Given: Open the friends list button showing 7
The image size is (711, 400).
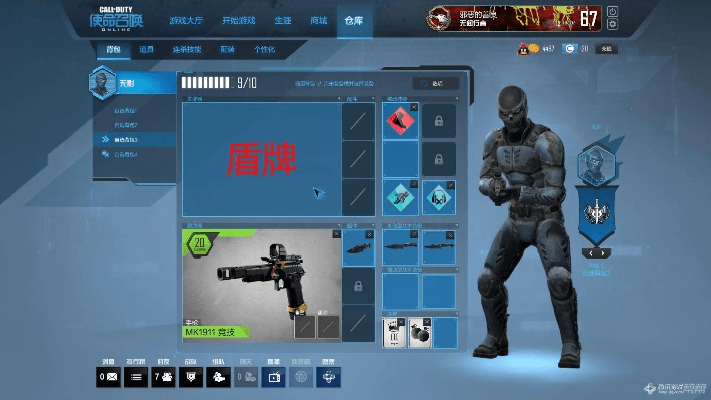Looking at the screenshot, I should [x=162, y=377].
